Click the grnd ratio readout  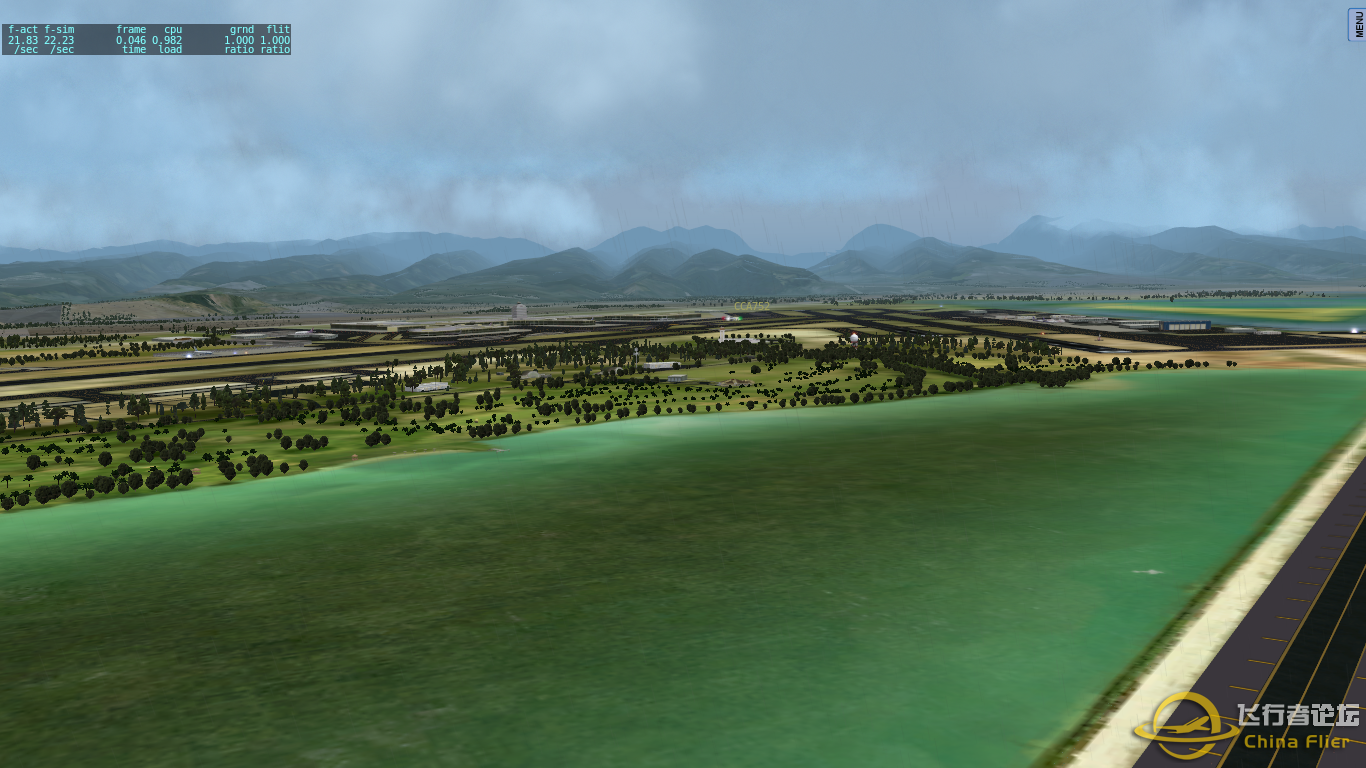click(237, 39)
